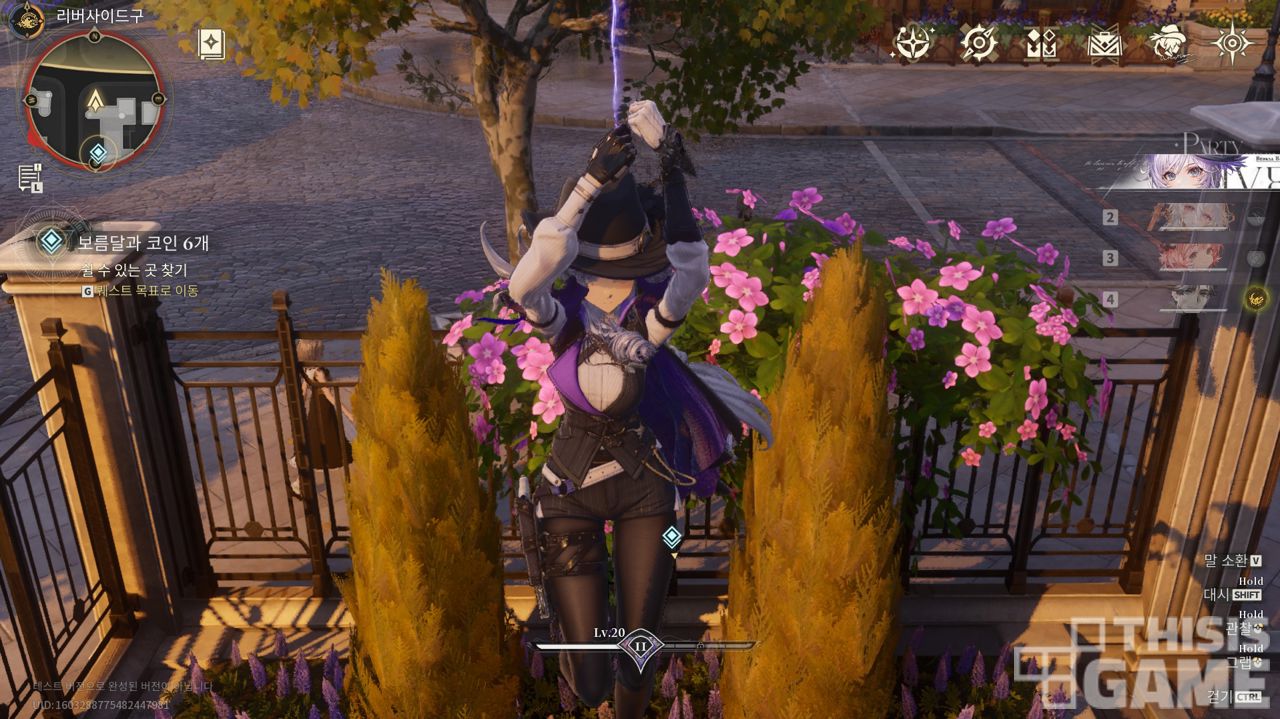Open the hat-wearing character profile icon
The height and width of the screenshot is (719, 1280).
[x=1168, y=43]
